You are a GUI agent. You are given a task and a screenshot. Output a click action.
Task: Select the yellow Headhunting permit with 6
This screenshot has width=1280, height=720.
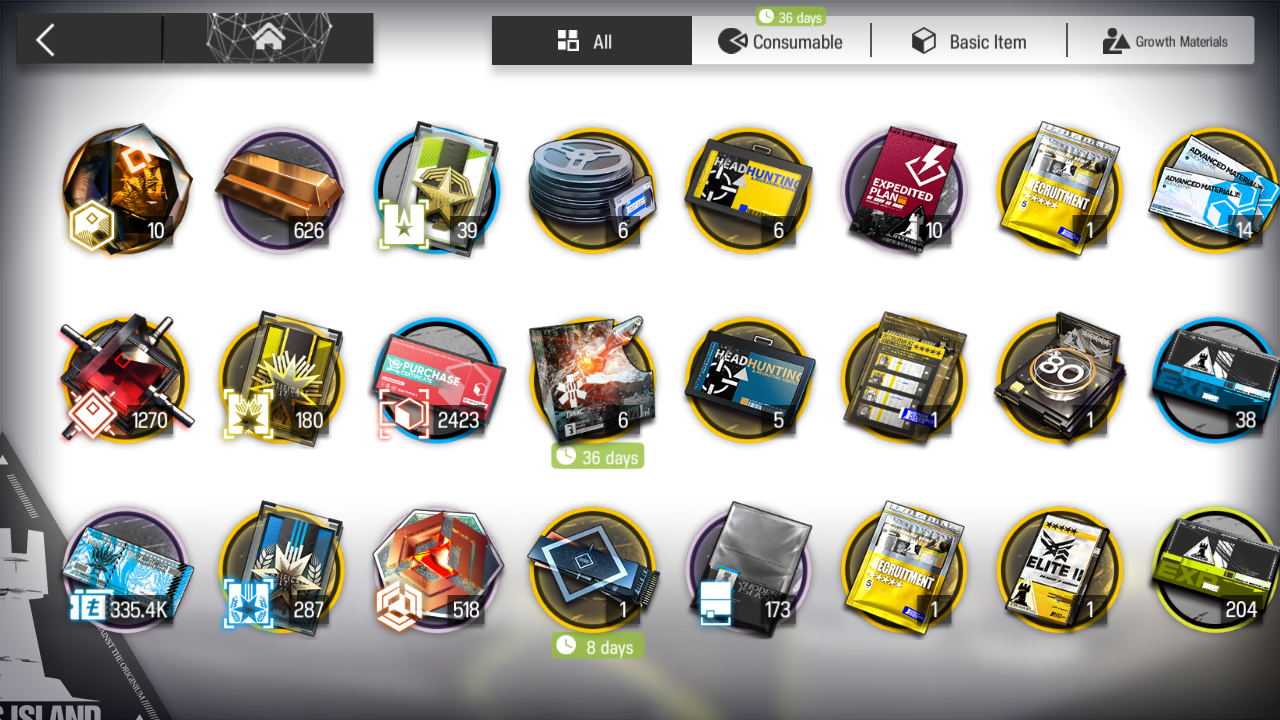point(748,190)
